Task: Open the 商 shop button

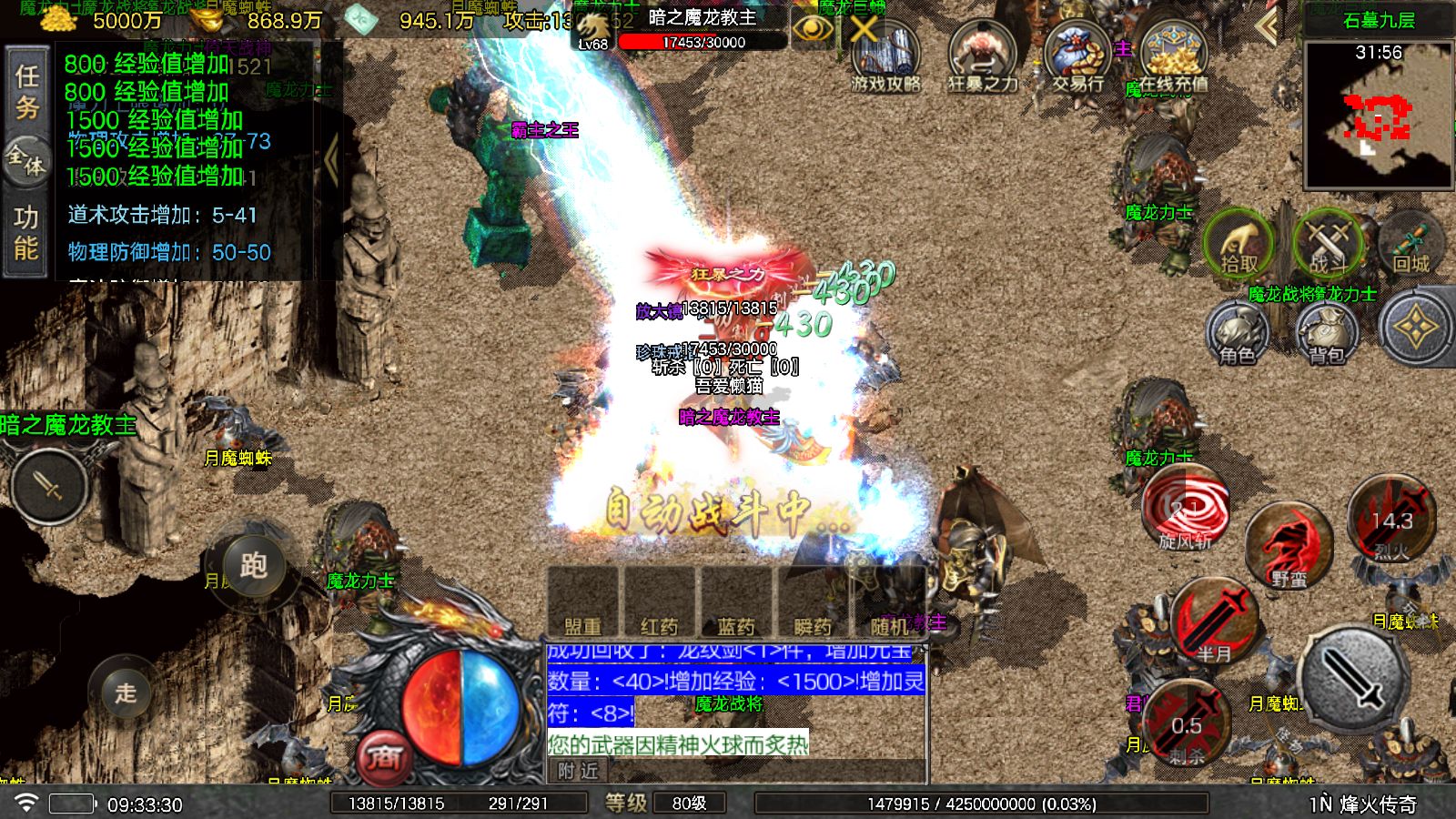Action: pos(385,757)
